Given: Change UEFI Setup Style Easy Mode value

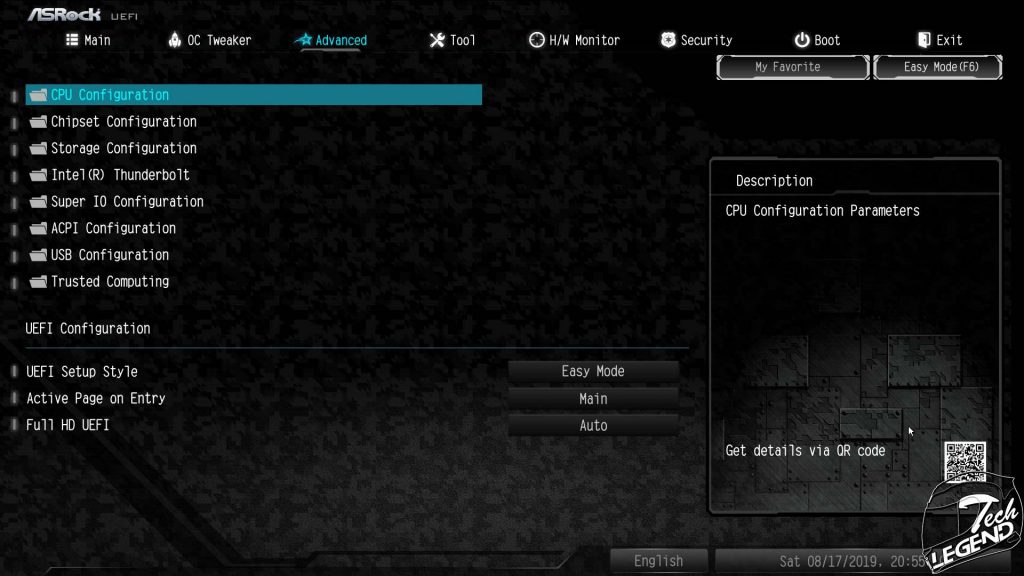Looking at the screenshot, I should tap(593, 371).
